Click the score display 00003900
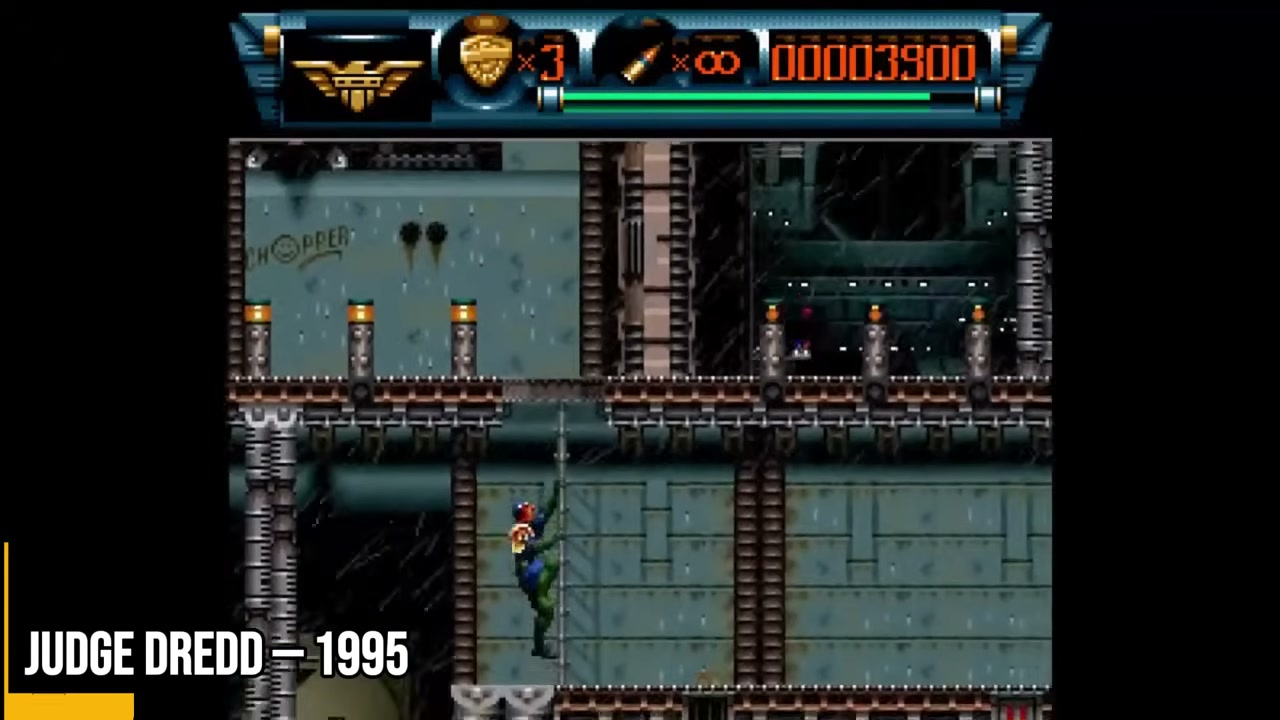 click(x=873, y=62)
